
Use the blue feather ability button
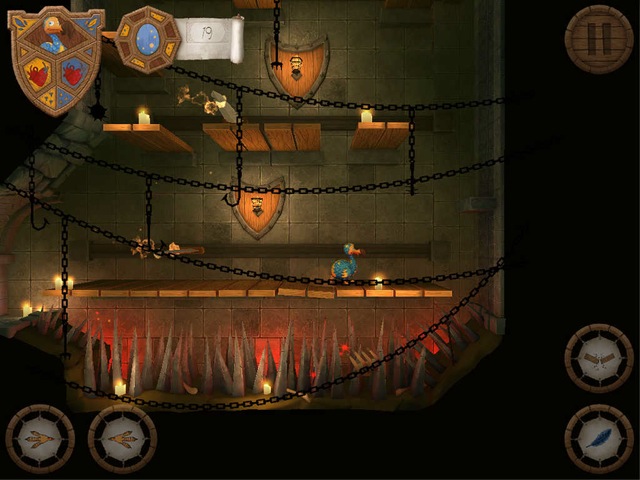click(598, 438)
